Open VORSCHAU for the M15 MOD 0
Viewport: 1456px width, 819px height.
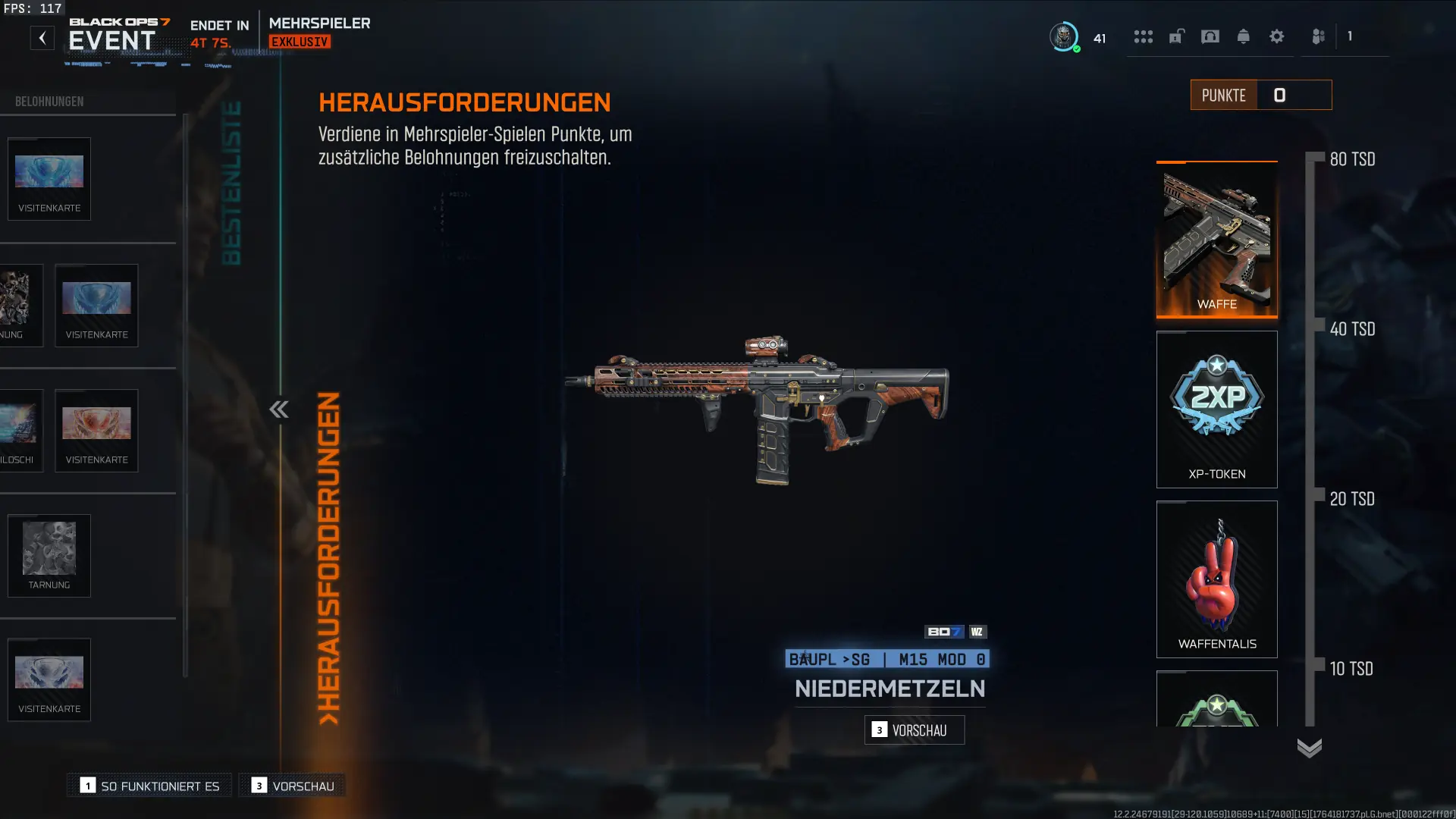[x=915, y=730]
